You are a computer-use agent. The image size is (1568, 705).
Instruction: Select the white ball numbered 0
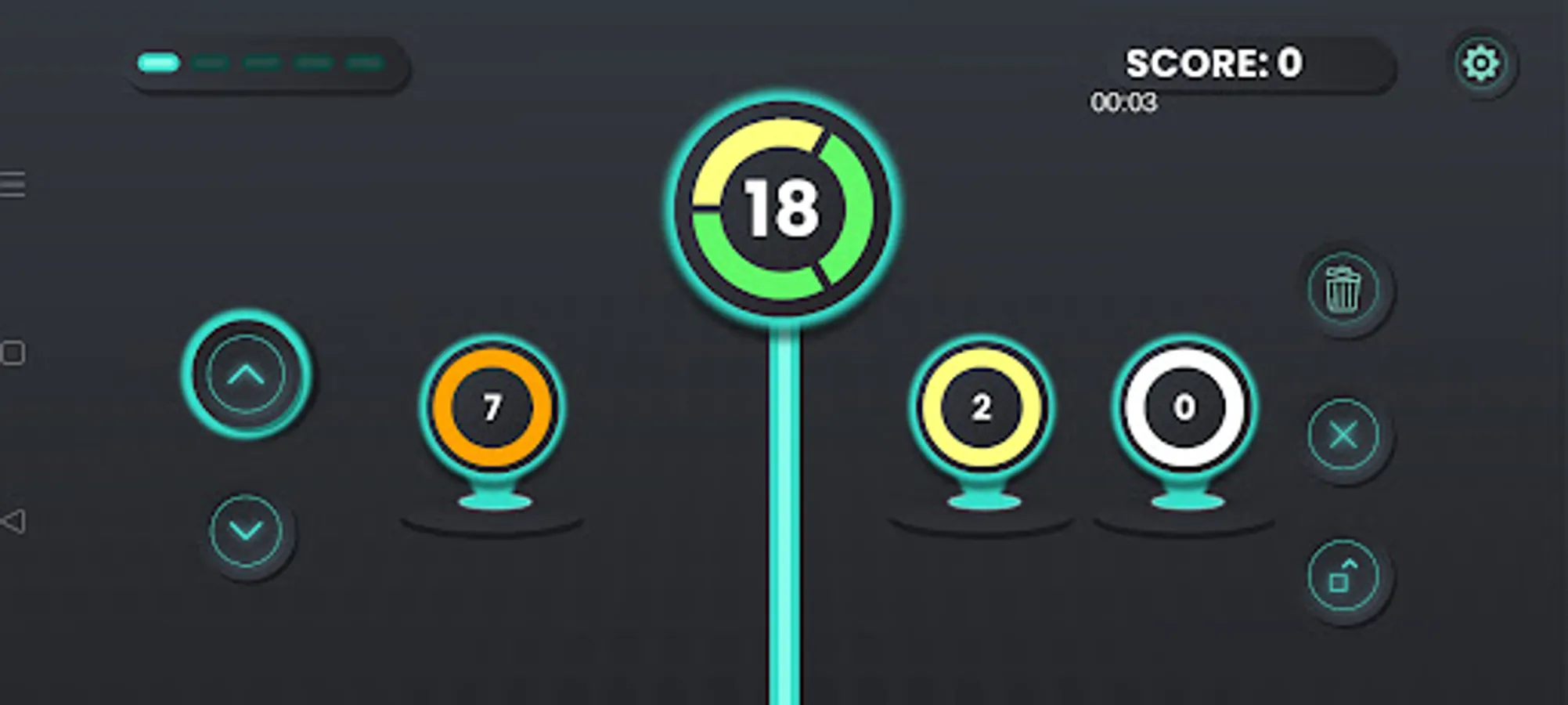coord(1184,407)
